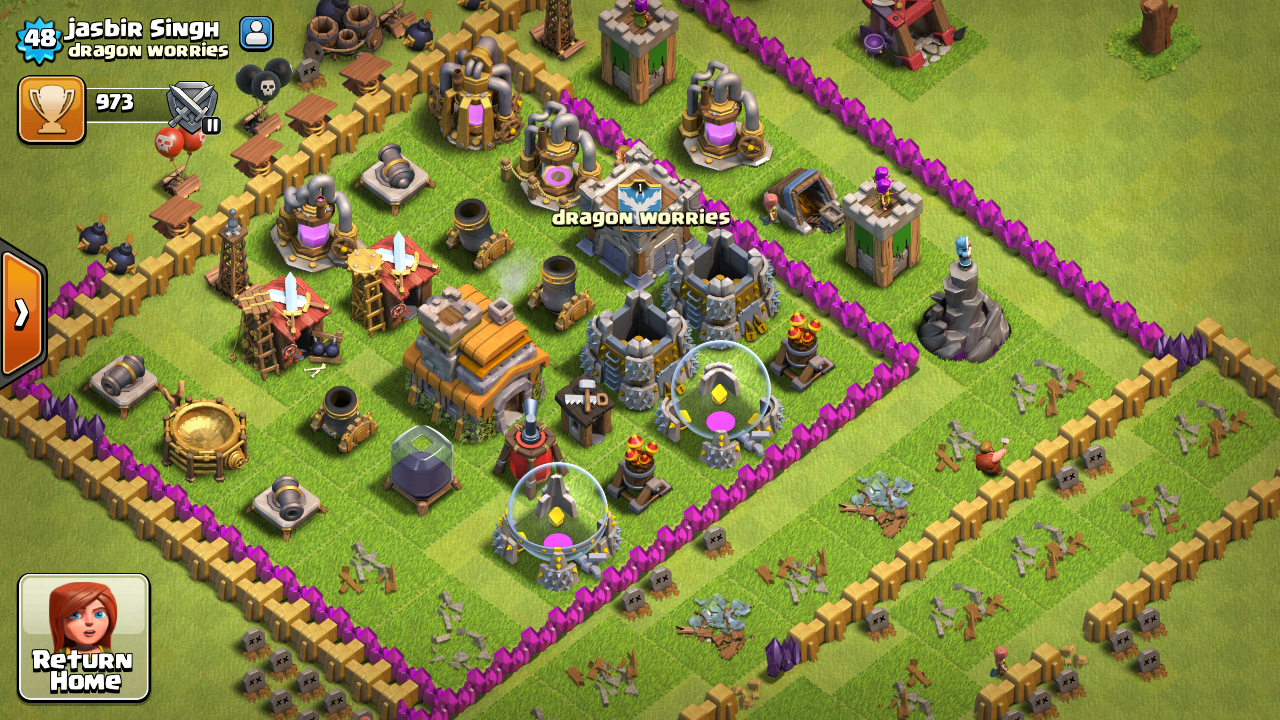1280x720 pixels.
Task: Expand the orange side arrow panel
Action: coord(21,314)
